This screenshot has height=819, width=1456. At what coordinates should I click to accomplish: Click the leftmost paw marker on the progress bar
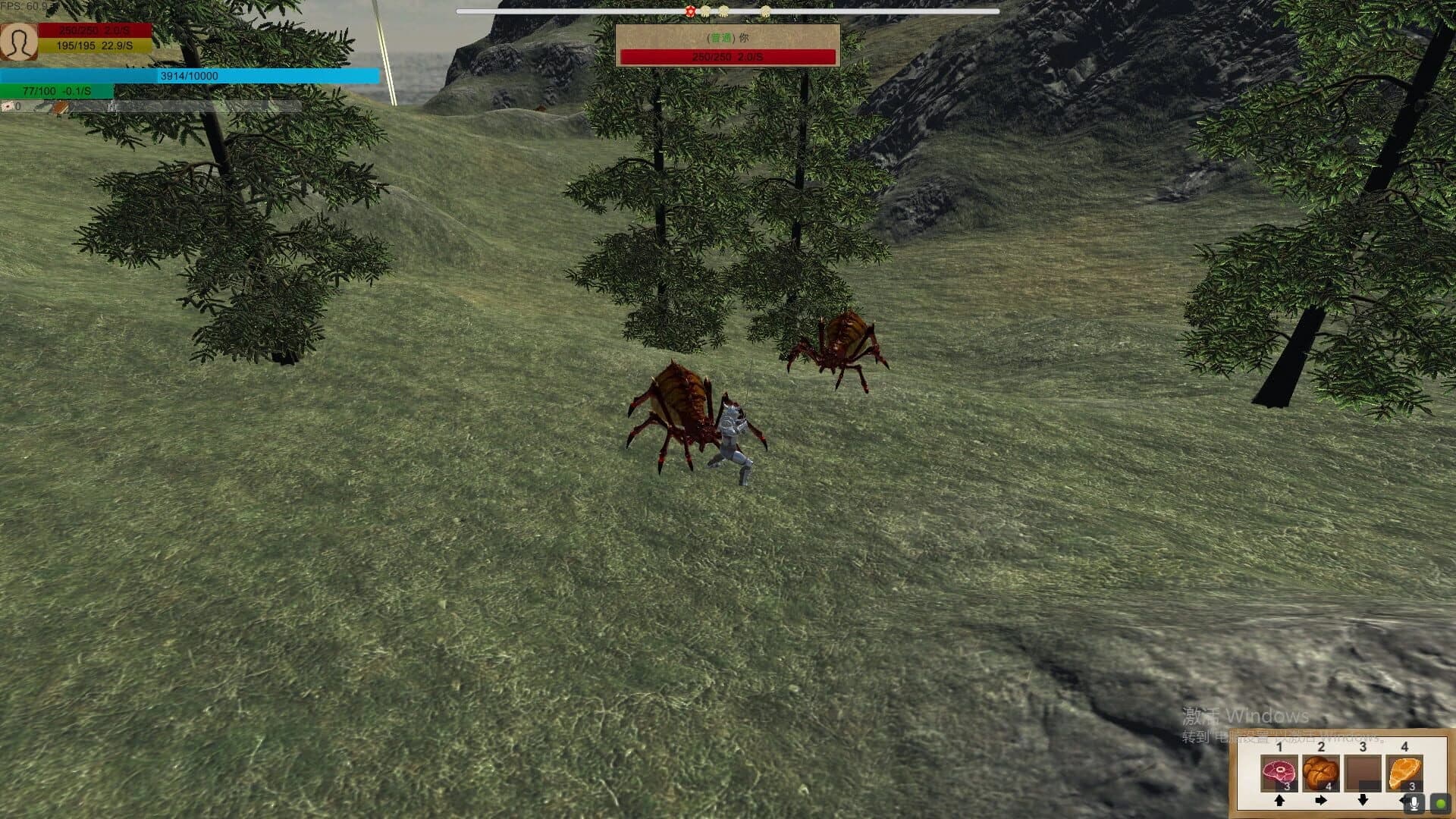click(705, 11)
